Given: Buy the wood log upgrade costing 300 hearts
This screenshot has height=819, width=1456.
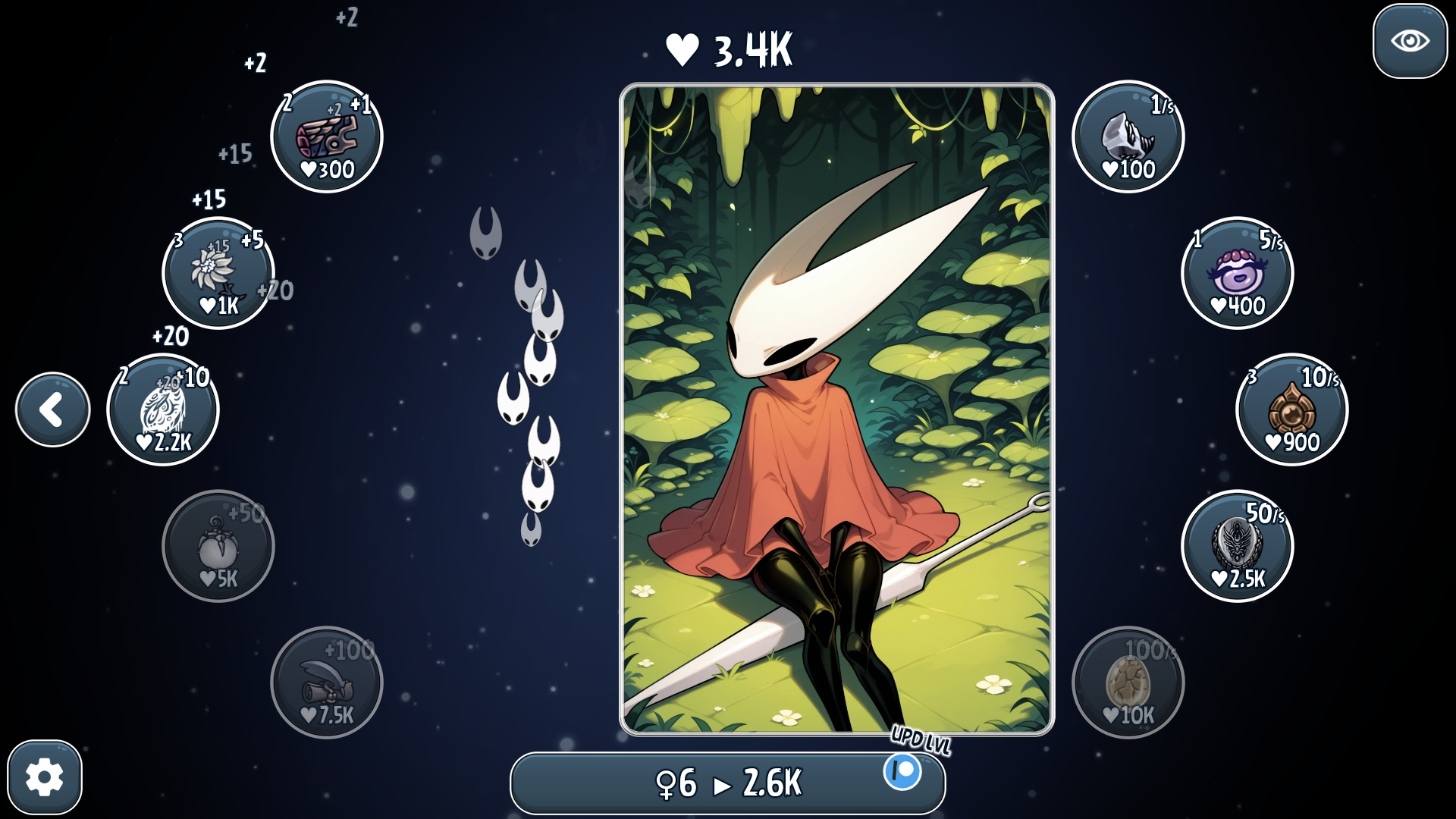Looking at the screenshot, I should pos(326,136).
